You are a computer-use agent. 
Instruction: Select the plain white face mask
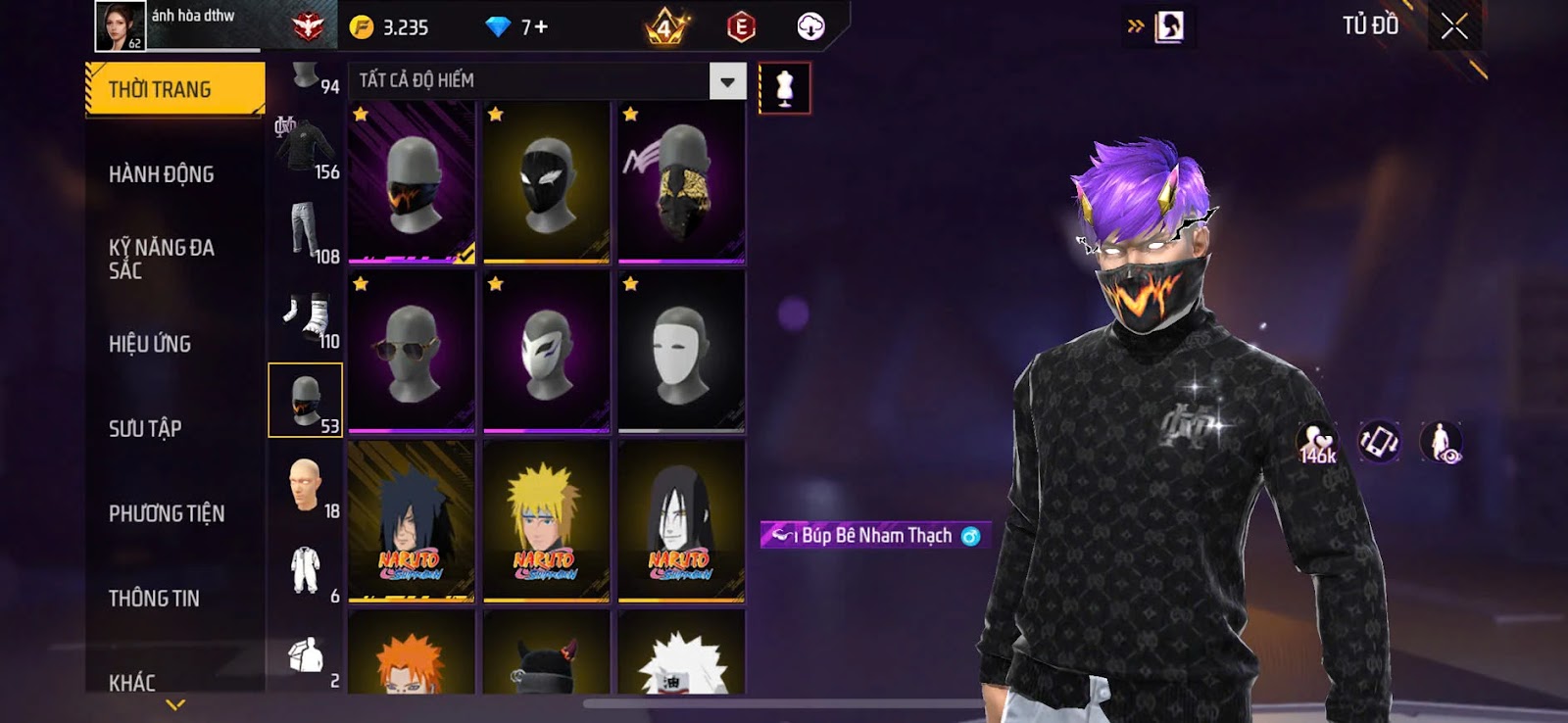coord(681,351)
